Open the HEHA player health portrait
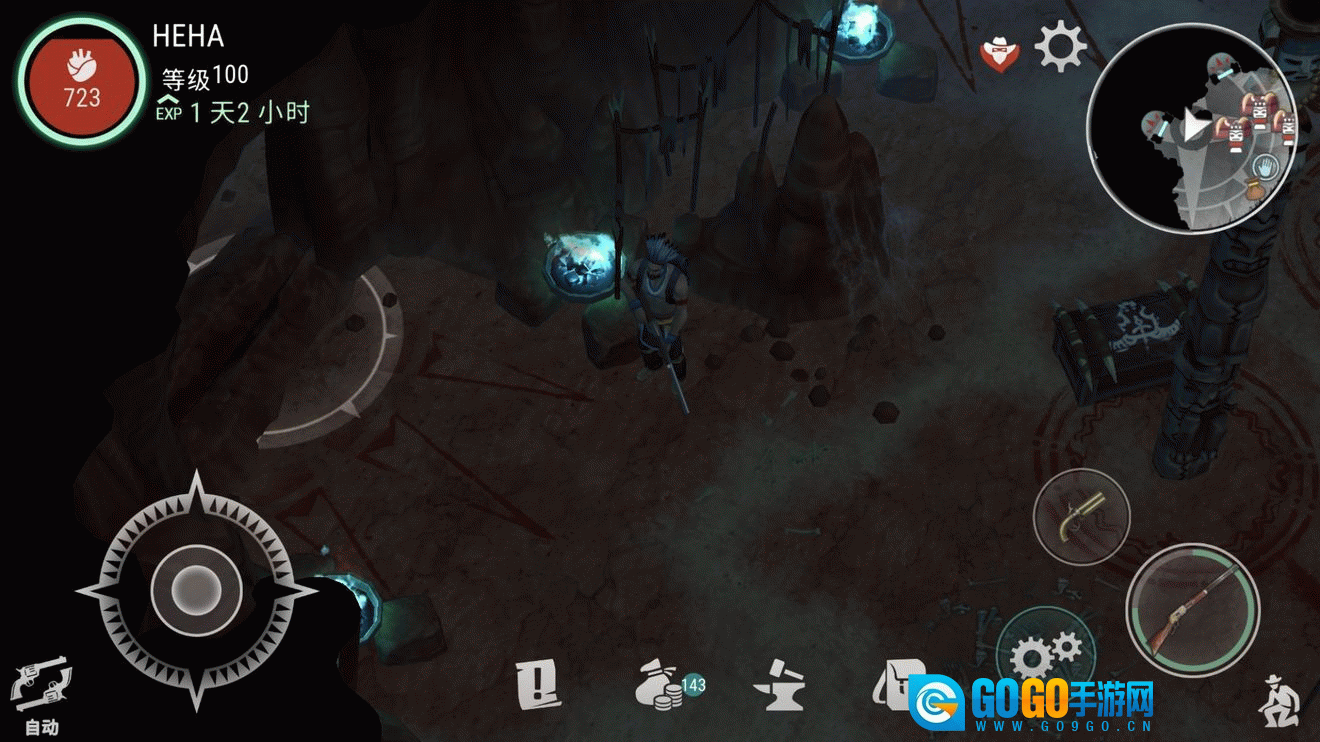The height and width of the screenshot is (742, 1320). click(82, 83)
